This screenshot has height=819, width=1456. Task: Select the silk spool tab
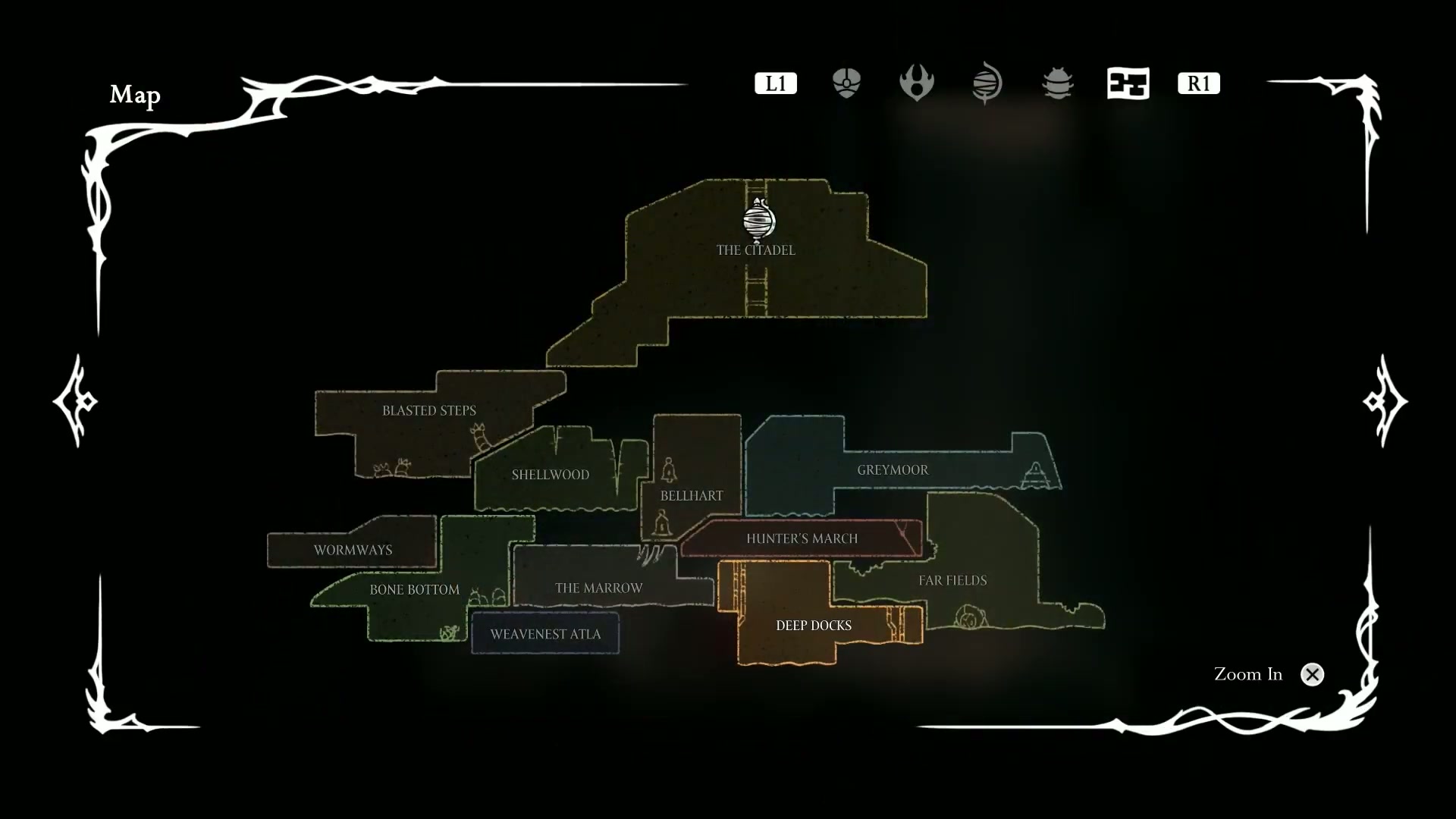[x=987, y=83]
